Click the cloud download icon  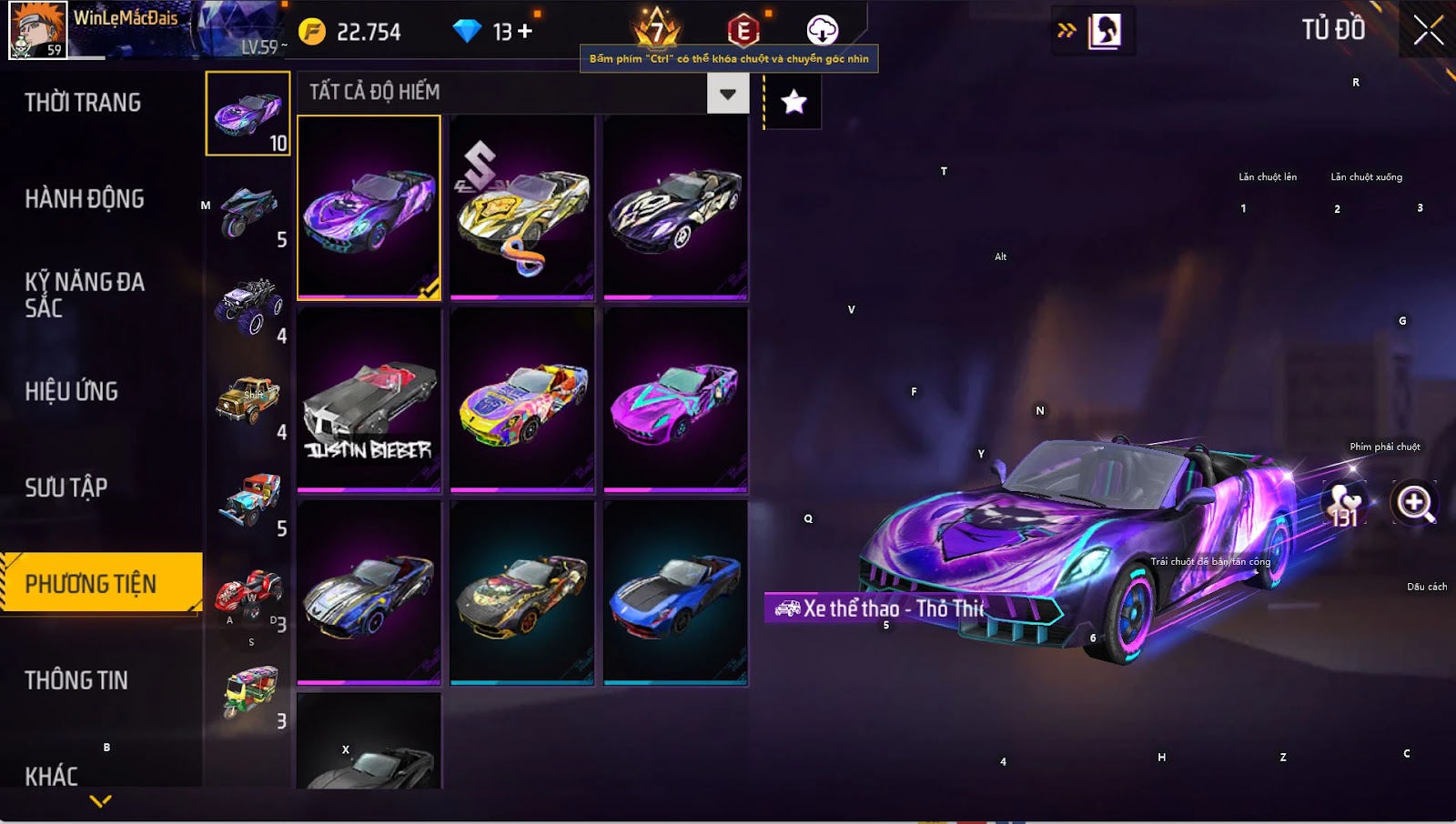tap(822, 30)
